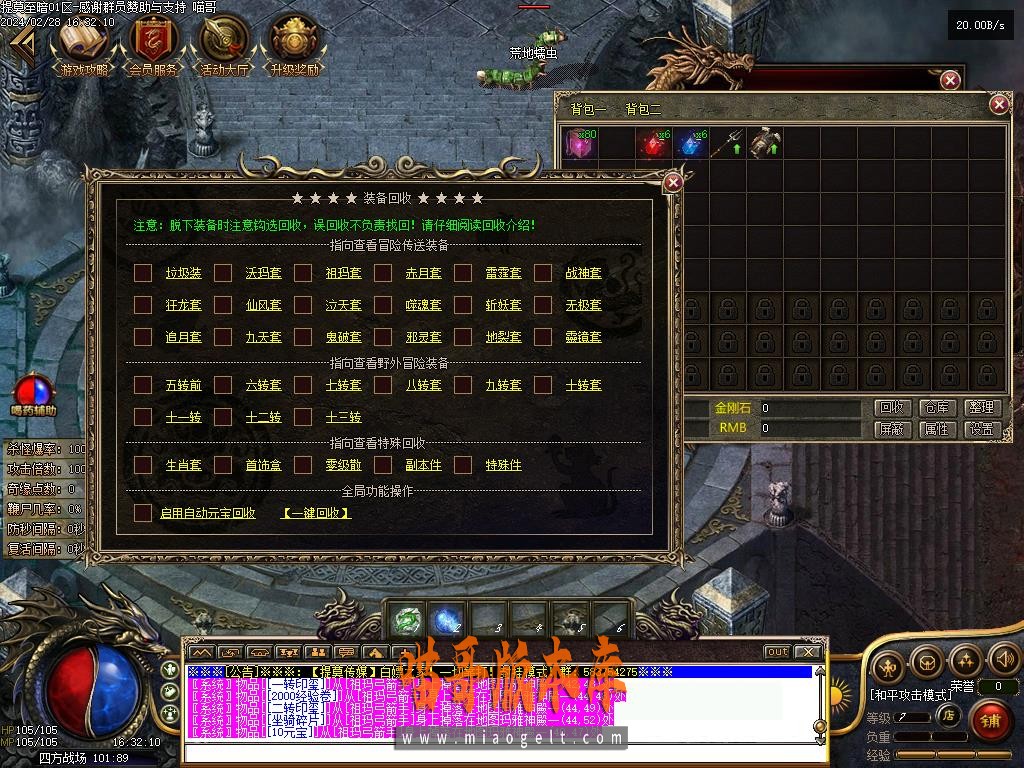Select the blue gem stack in the backpack
Image resolution: width=1024 pixels, height=768 pixels.
(x=690, y=144)
